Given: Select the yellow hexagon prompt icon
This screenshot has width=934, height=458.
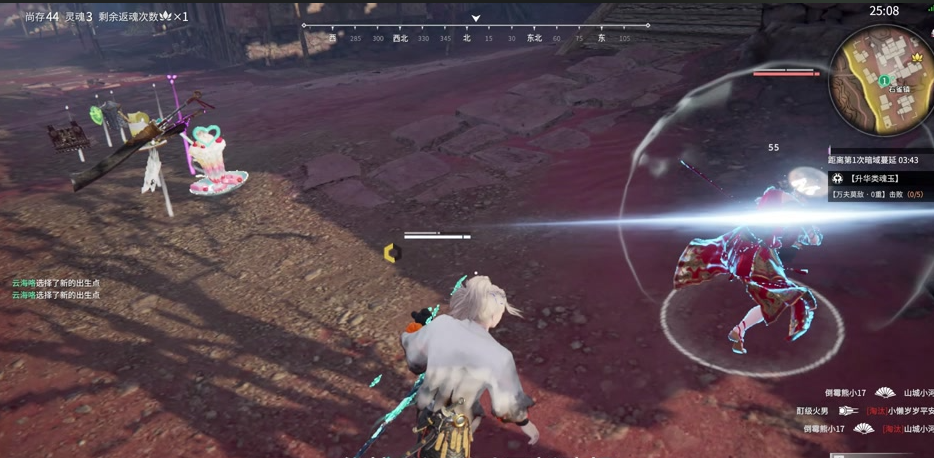Looking at the screenshot, I should [x=392, y=253].
